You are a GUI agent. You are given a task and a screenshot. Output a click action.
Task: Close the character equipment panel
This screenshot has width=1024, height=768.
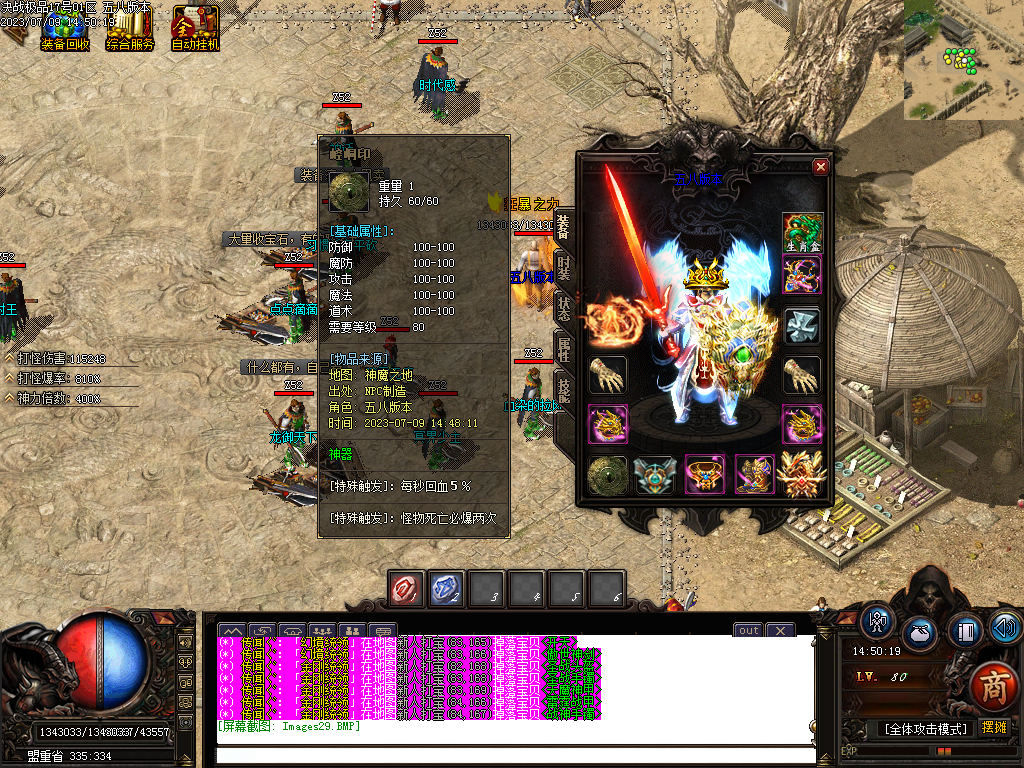click(821, 167)
